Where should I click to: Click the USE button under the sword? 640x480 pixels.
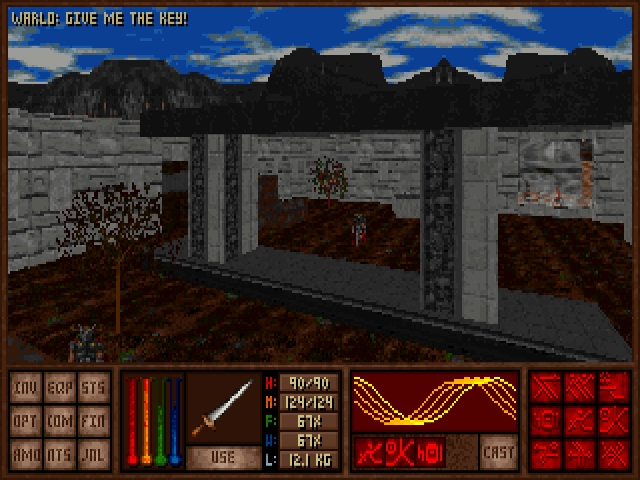click(224, 456)
